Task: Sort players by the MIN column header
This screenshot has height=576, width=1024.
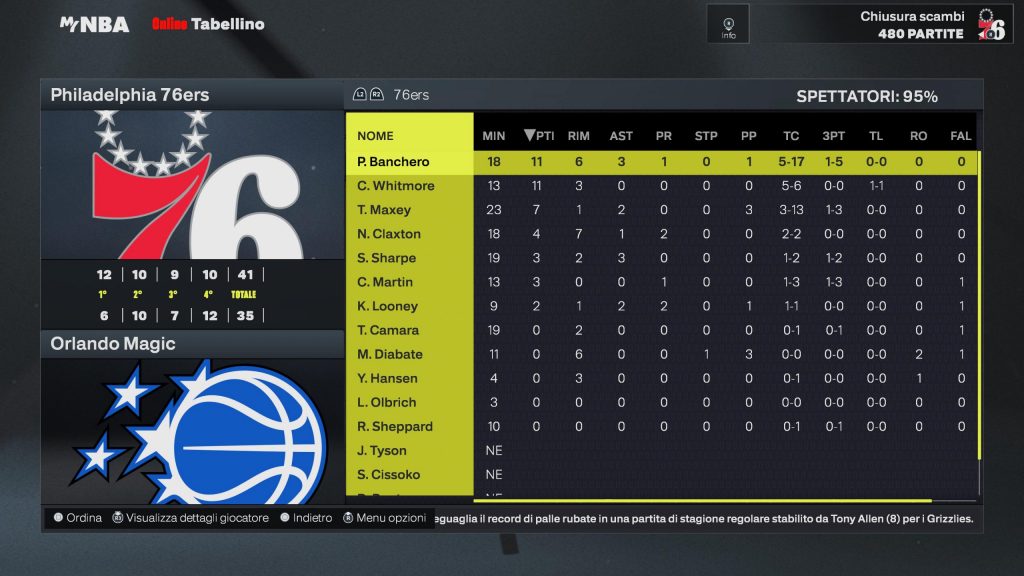Action: click(494, 136)
